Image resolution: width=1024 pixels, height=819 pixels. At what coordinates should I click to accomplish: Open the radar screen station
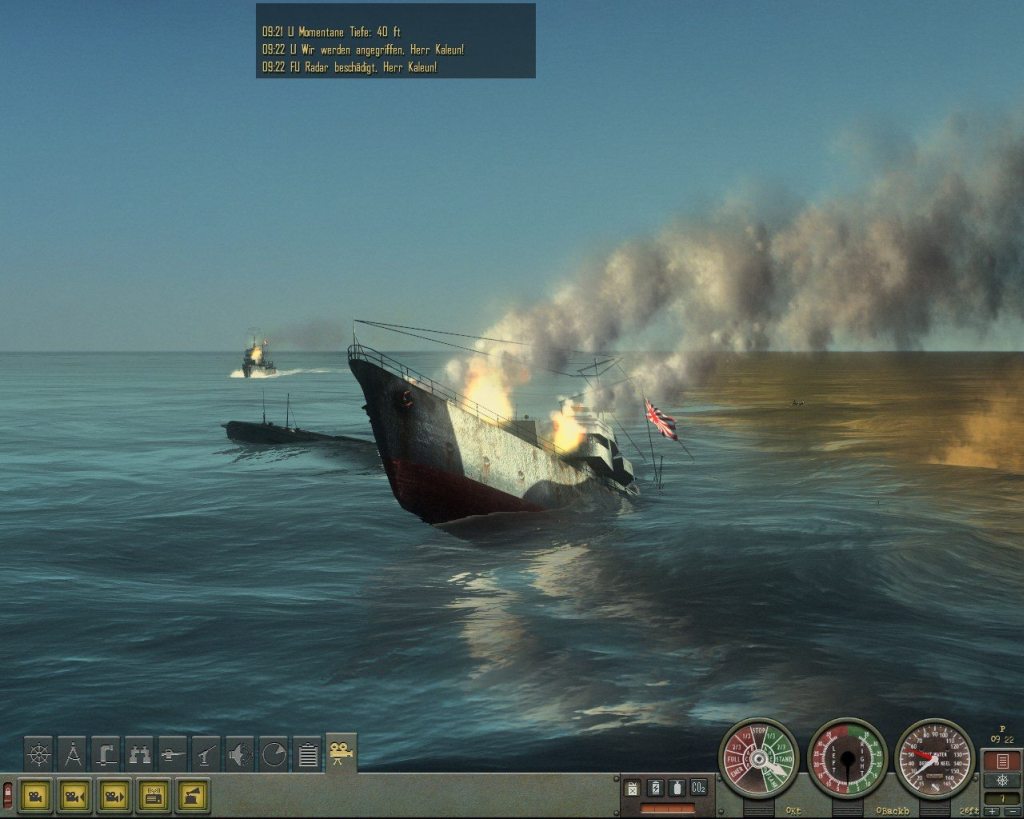[x=274, y=754]
